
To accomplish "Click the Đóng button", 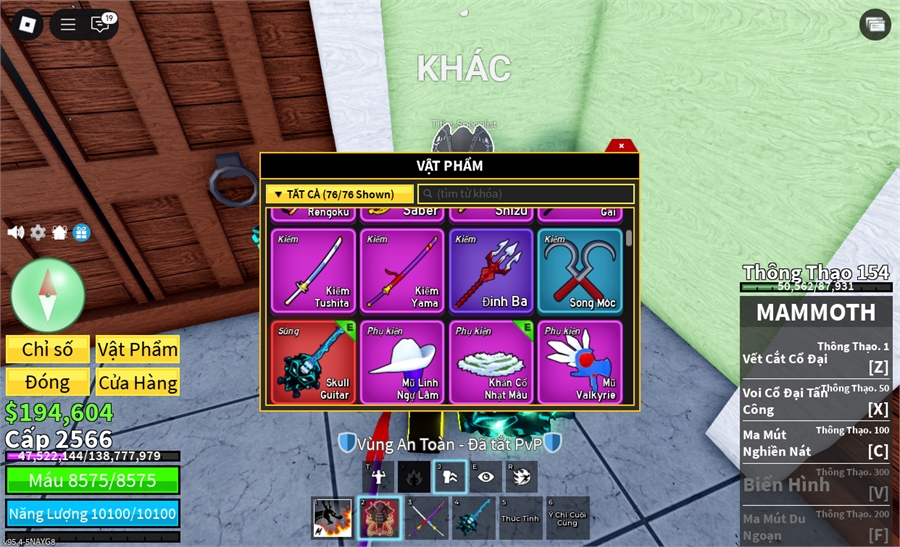I will [48, 382].
